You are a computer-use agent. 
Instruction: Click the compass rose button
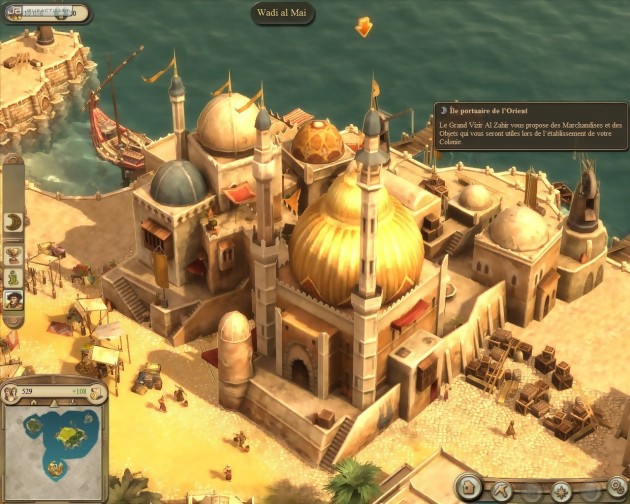563,492
